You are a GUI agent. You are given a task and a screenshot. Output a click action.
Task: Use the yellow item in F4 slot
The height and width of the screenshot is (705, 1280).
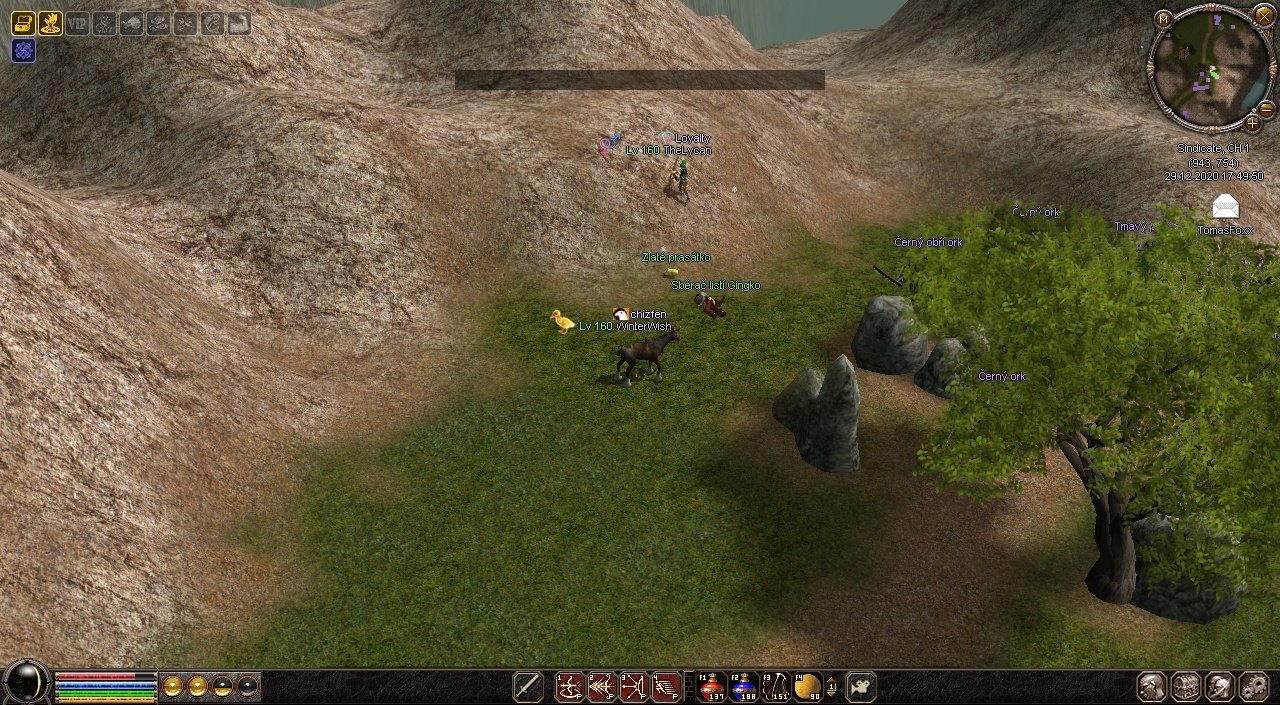point(808,686)
